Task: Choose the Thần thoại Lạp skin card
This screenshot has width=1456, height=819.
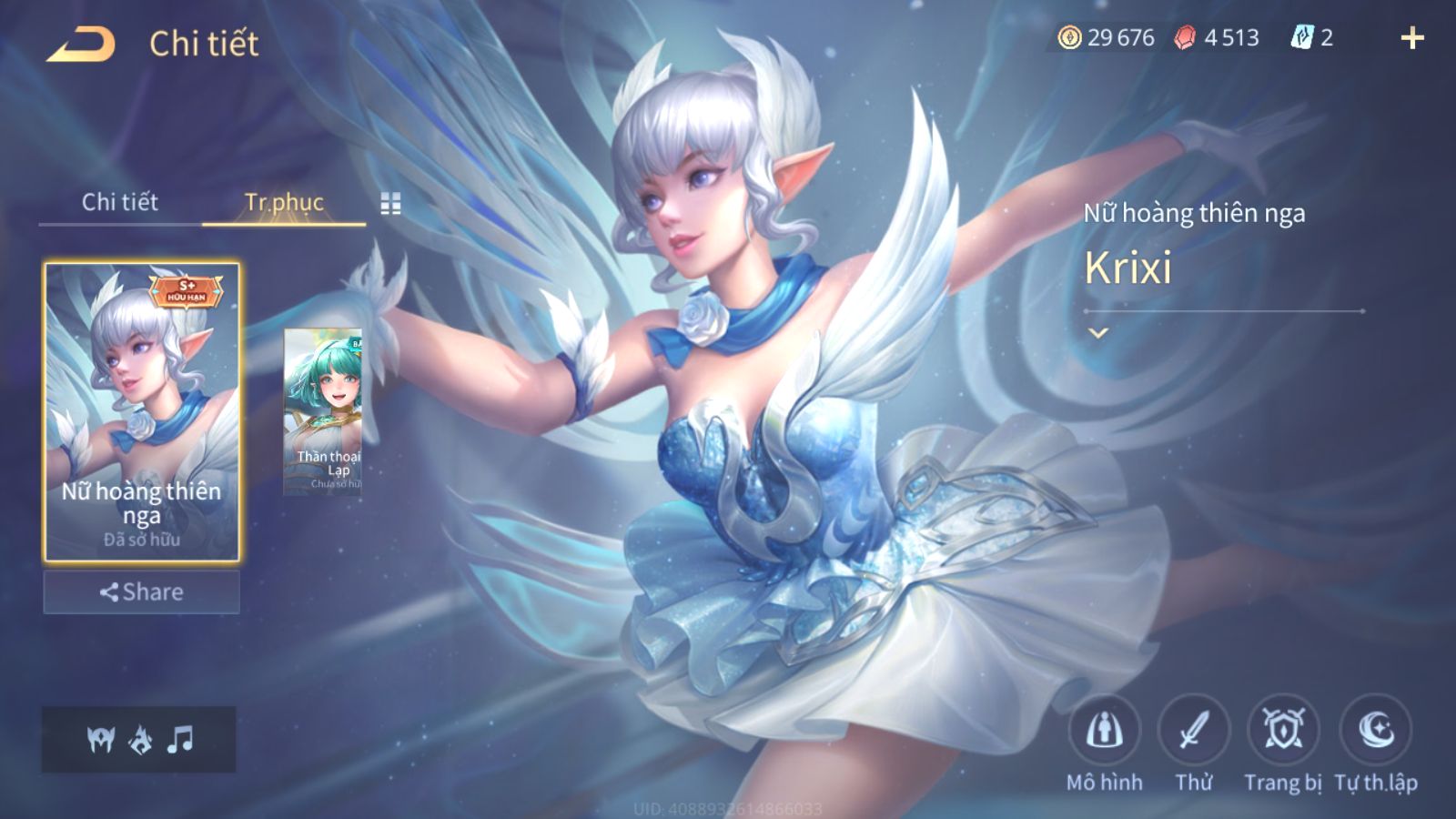Action: pyautogui.click(x=323, y=411)
